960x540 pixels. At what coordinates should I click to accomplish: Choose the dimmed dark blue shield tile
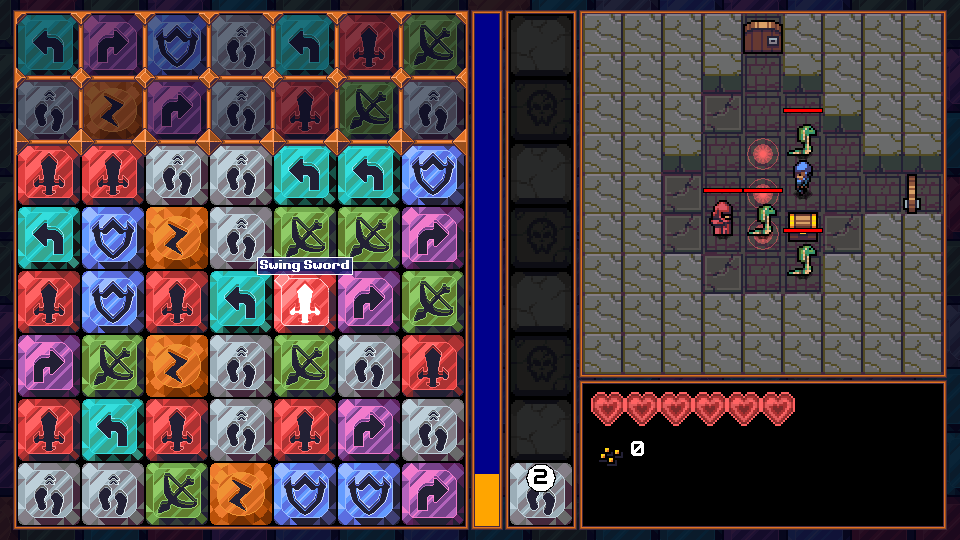point(176,44)
